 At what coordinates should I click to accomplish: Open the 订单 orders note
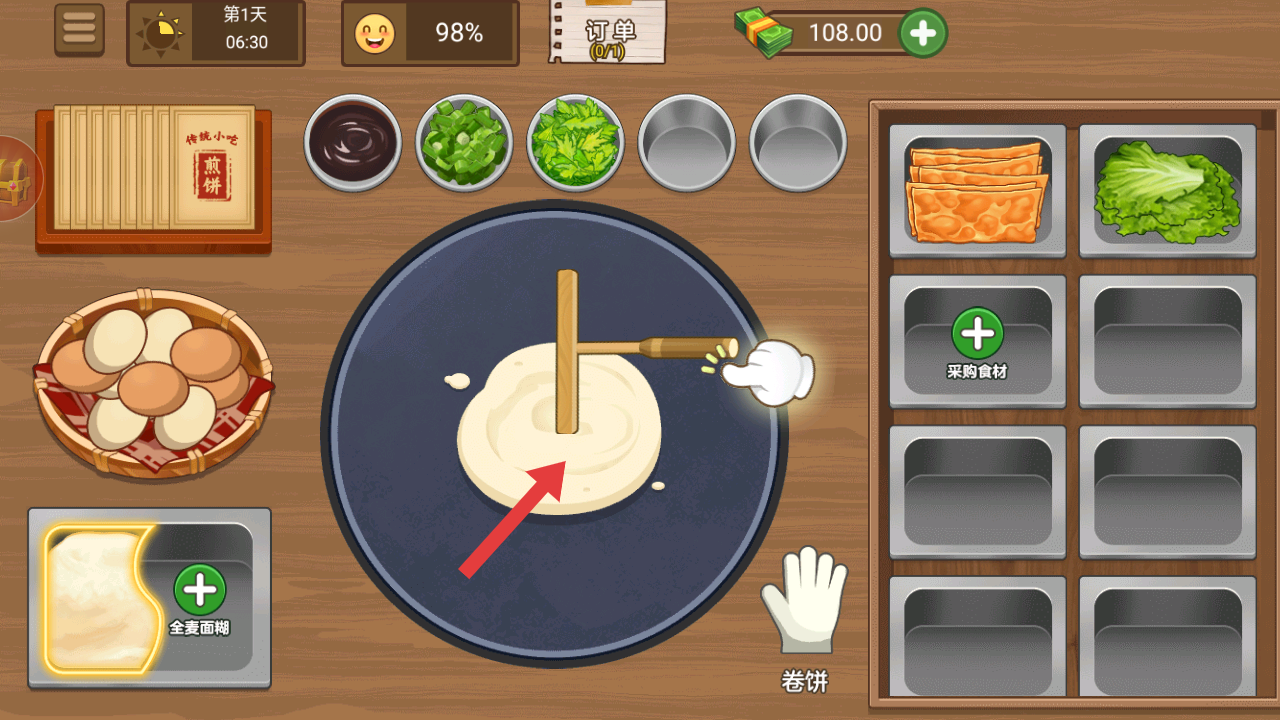coord(607,33)
